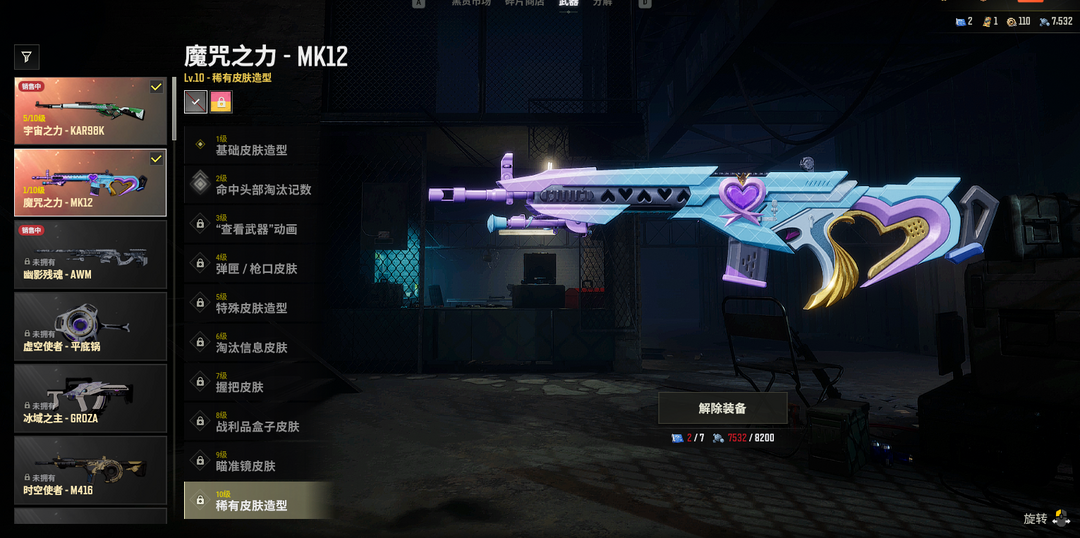Show level 9 瞄准镜皮肤 upgrade
Screen dimensions: 1080x538
257,461
